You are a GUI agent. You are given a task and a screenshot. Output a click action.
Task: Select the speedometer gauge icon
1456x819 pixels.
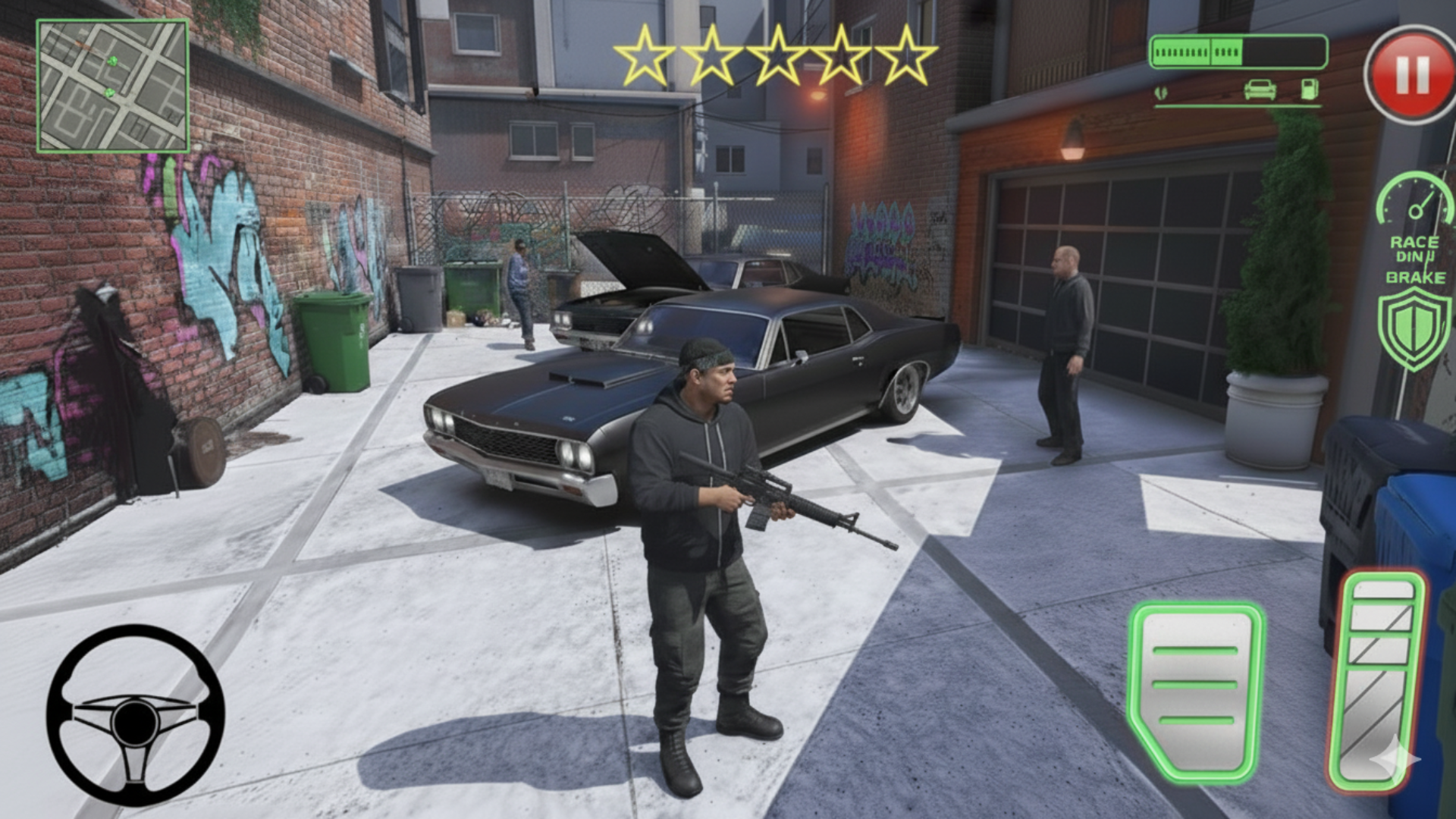(1414, 203)
